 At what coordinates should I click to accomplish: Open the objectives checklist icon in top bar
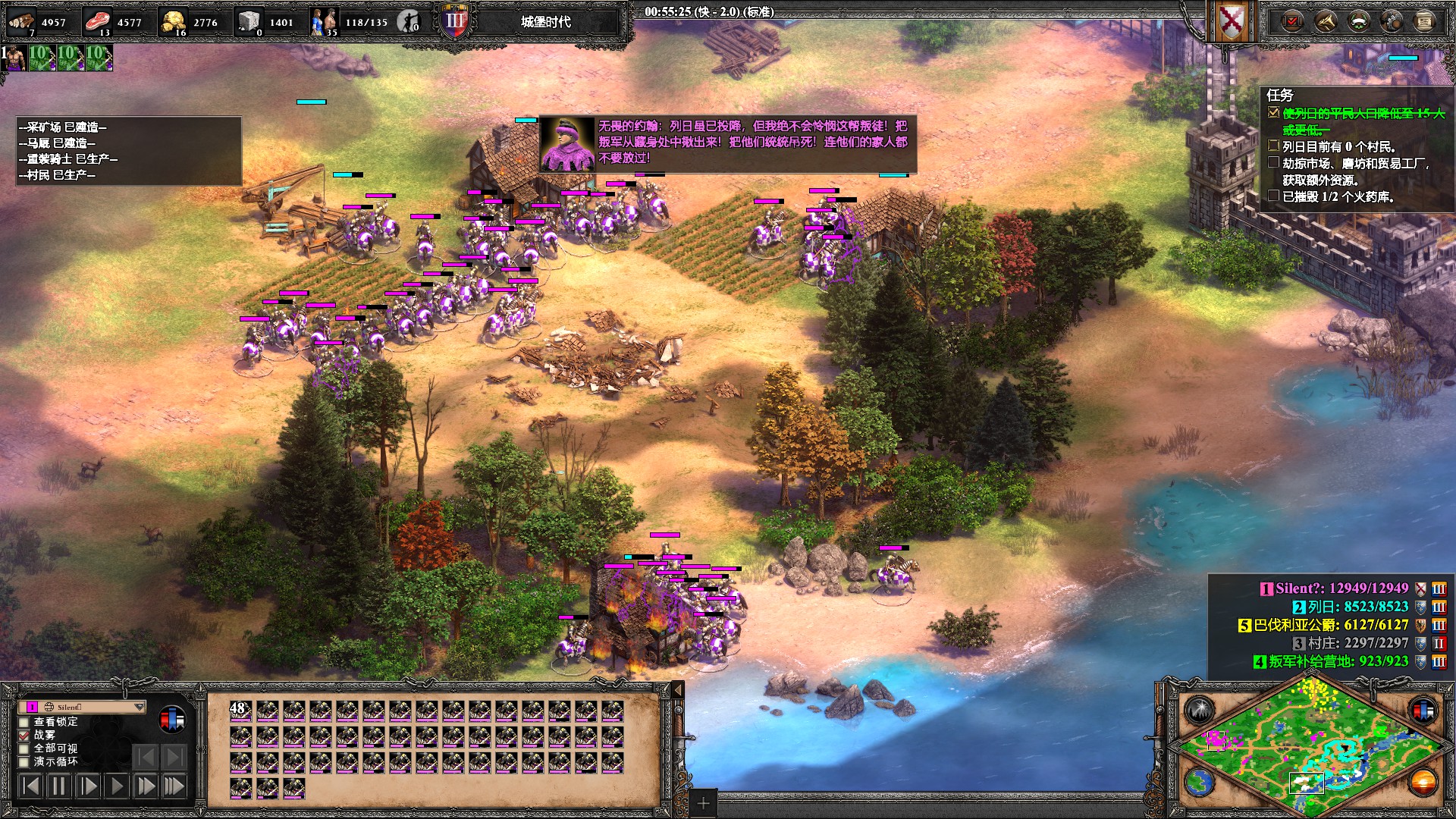[x=1293, y=21]
